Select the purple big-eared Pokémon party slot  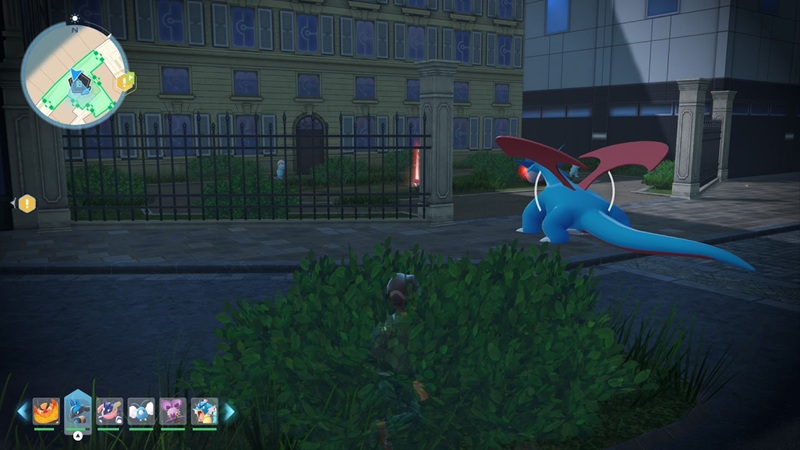coord(173,411)
